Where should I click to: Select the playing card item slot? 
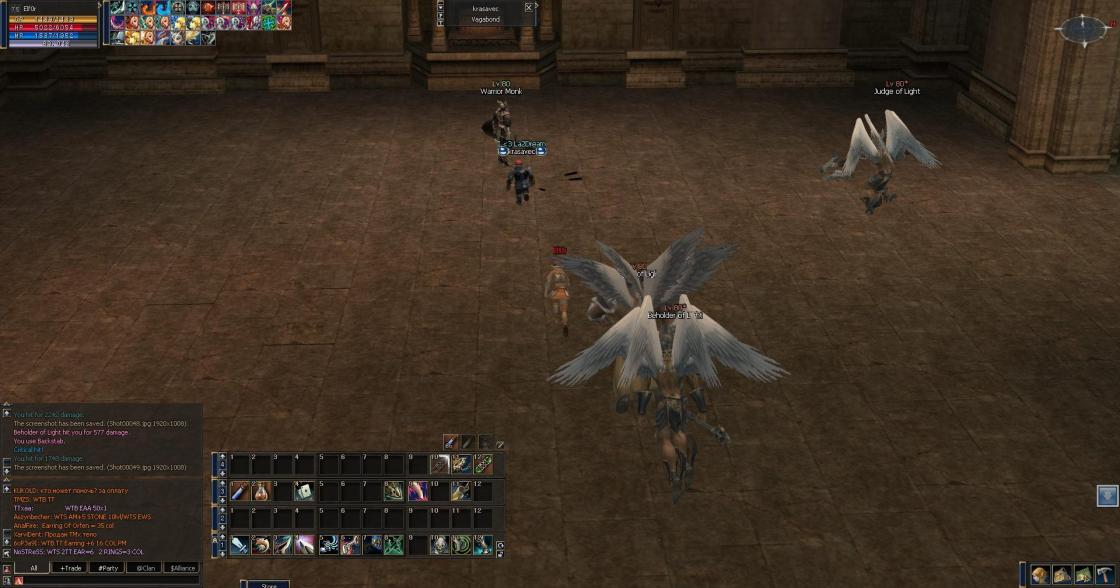pos(304,491)
